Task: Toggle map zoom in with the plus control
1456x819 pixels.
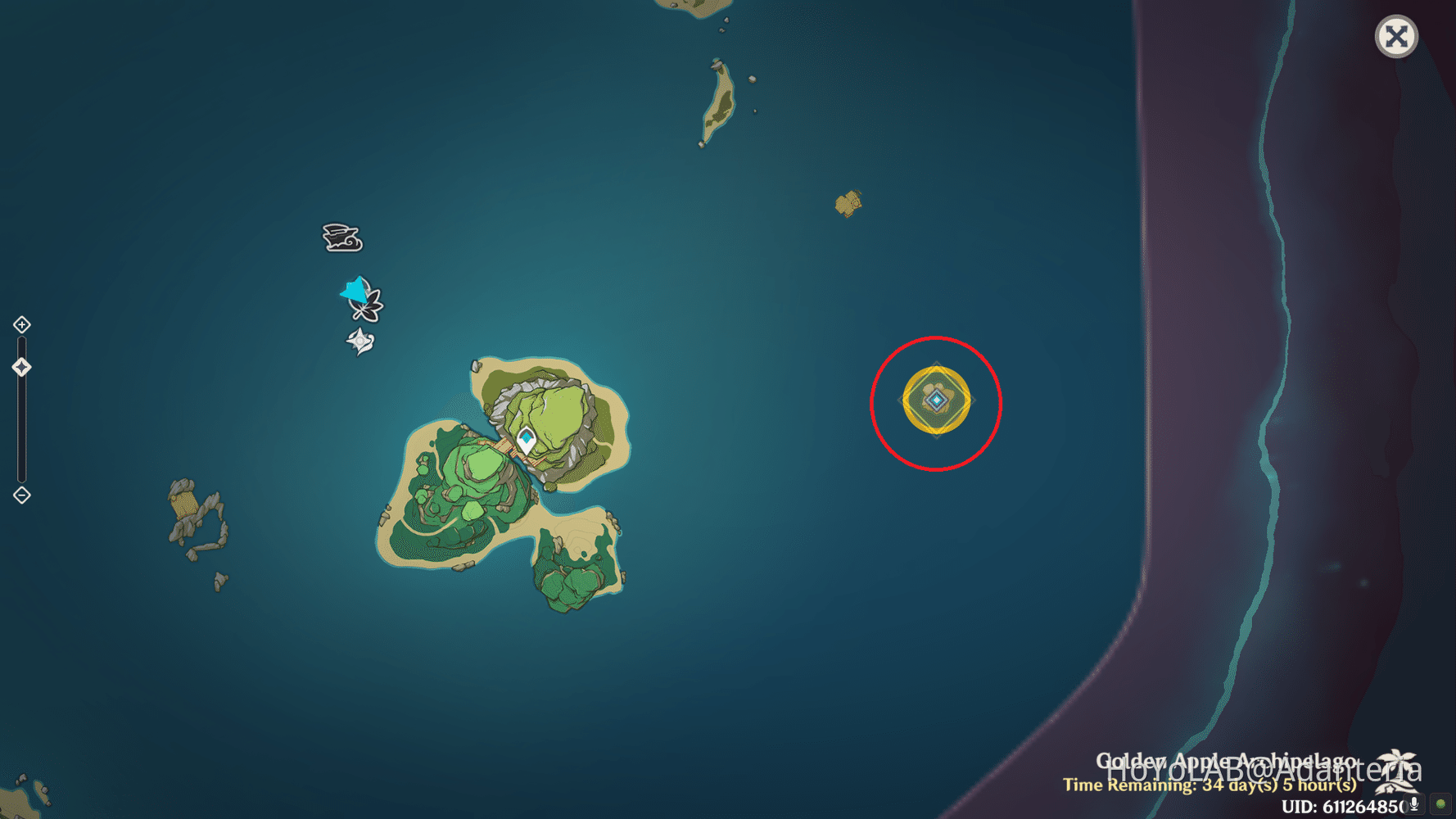Action: 21,324
